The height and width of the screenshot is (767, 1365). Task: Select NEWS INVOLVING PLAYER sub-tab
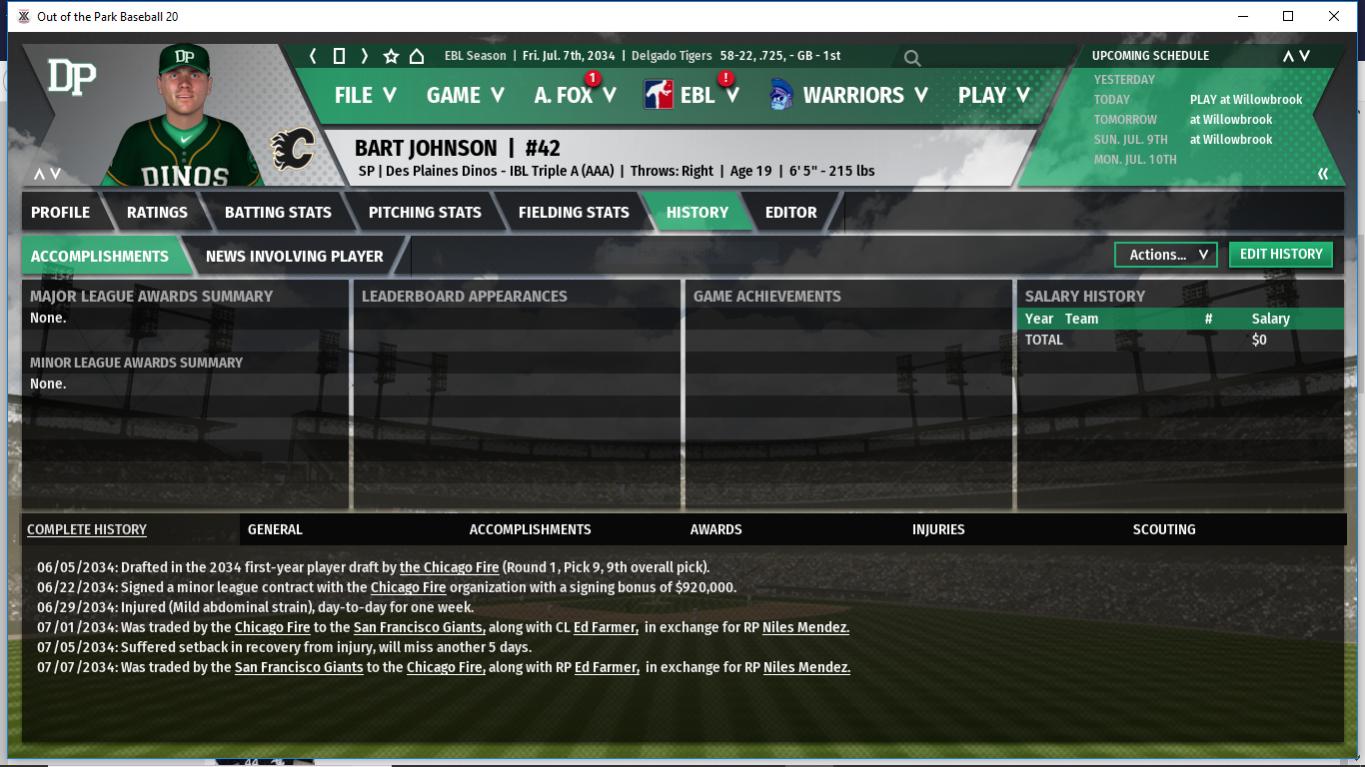point(294,256)
